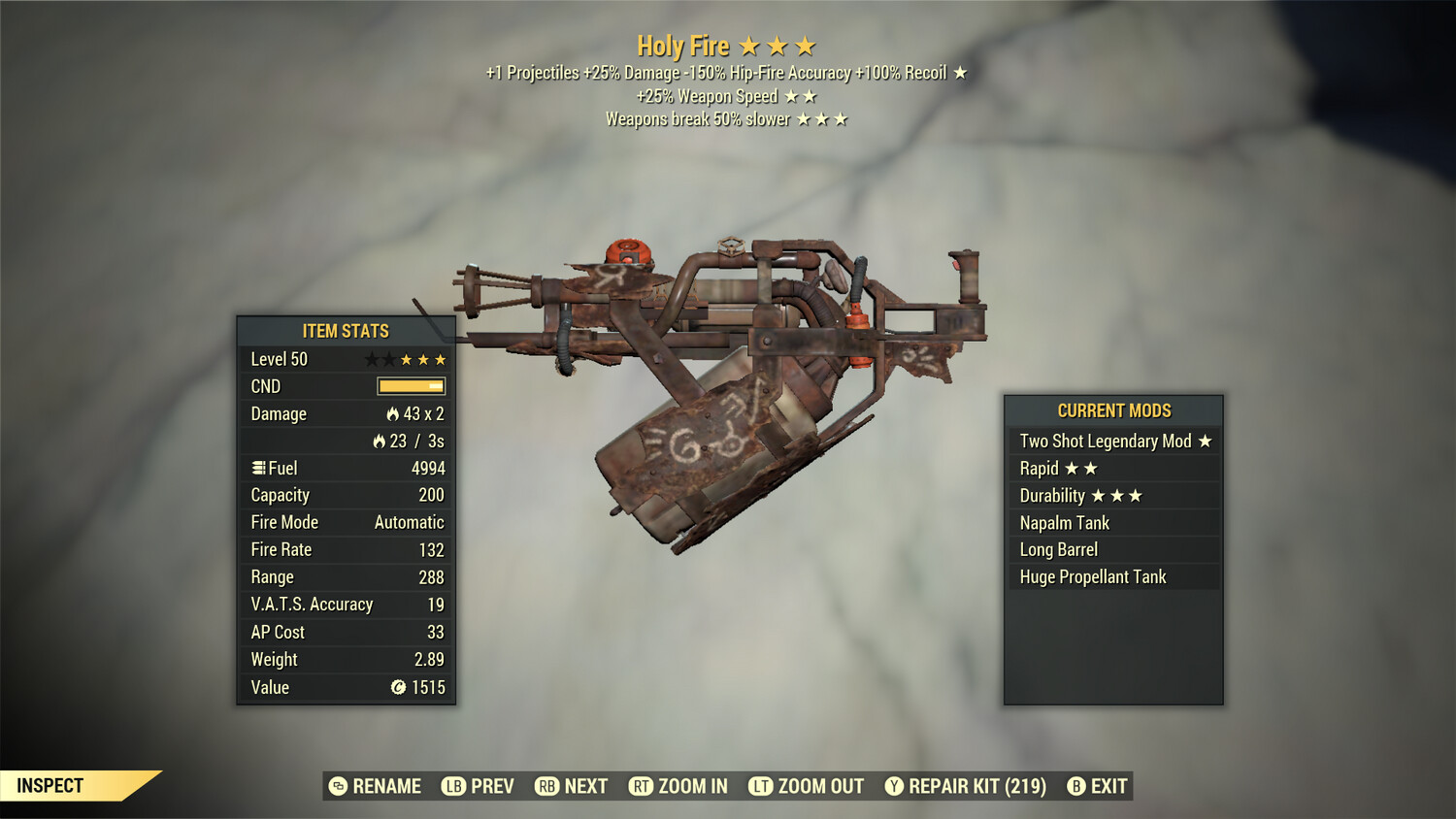Click the Y button icon beside Repair Kit
Screen dimensions: 1456x819
pyautogui.click(x=893, y=786)
